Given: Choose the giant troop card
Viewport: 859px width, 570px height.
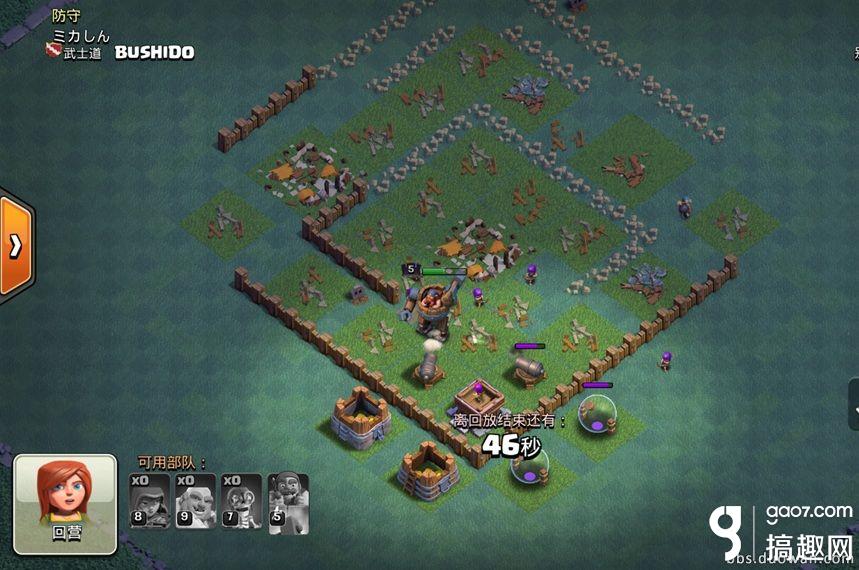Looking at the screenshot, I should click(x=196, y=501).
